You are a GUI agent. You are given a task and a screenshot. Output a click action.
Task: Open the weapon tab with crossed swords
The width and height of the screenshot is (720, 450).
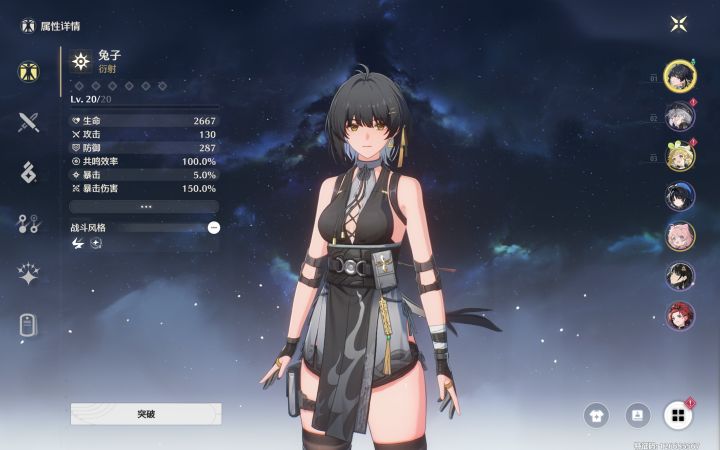28,123
